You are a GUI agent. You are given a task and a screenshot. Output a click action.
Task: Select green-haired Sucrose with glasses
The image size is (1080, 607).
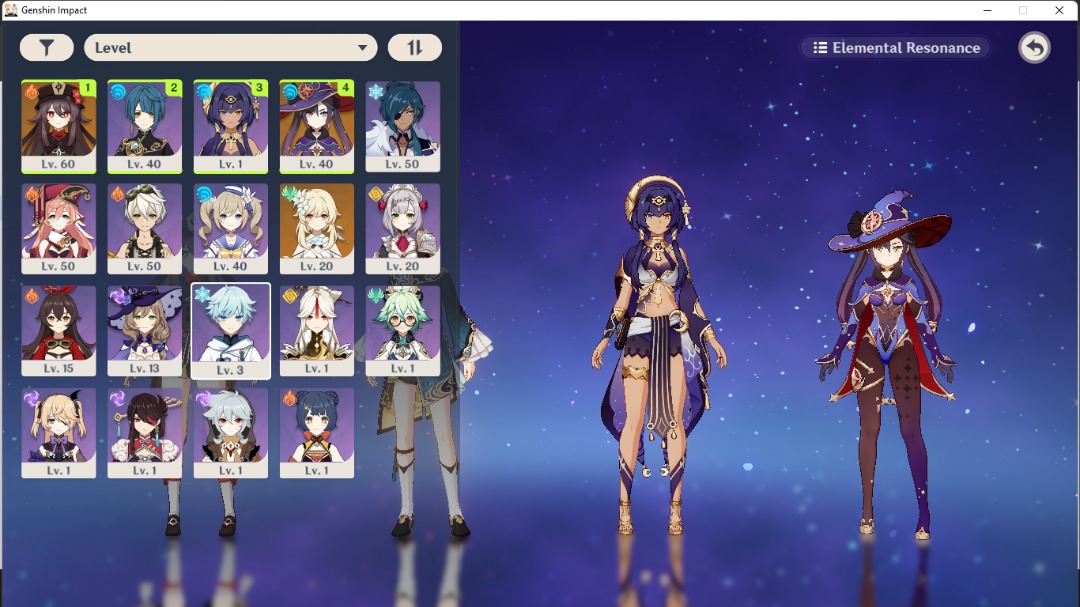point(403,331)
